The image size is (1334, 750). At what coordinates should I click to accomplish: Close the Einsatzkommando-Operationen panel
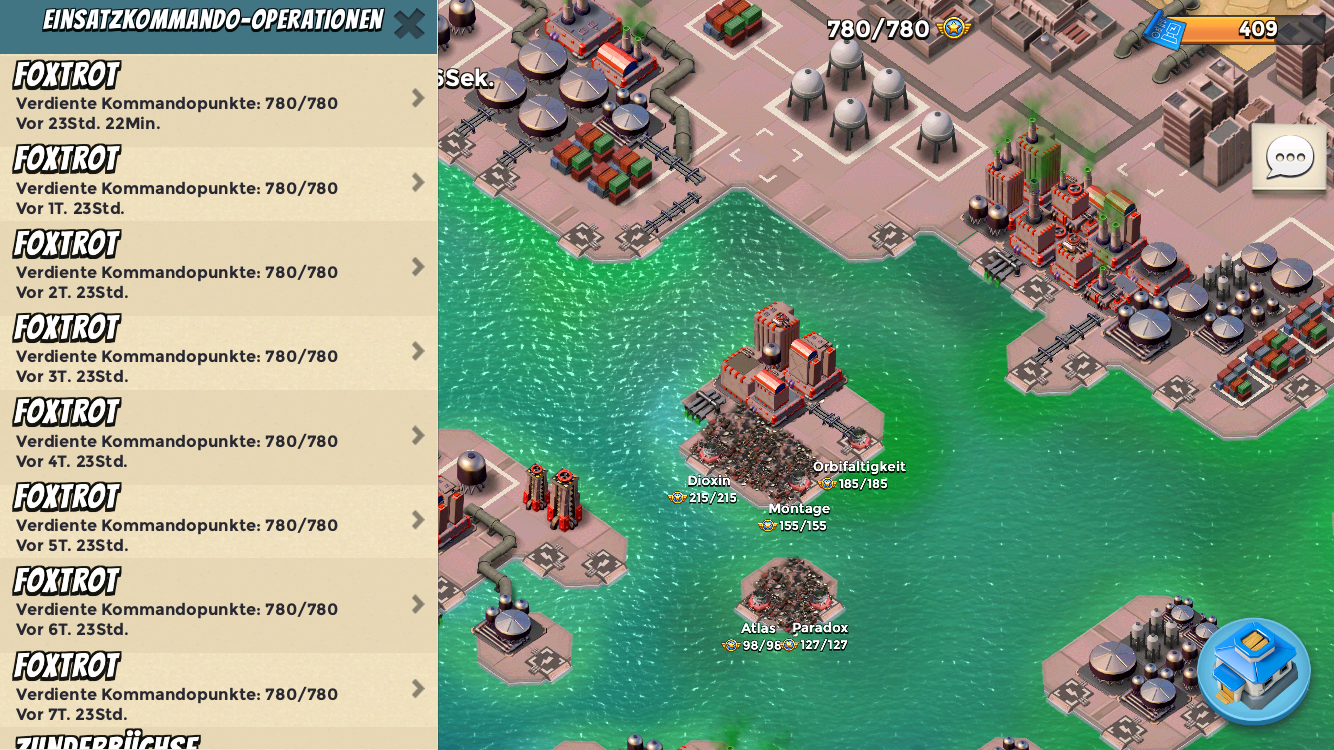click(408, 24)
